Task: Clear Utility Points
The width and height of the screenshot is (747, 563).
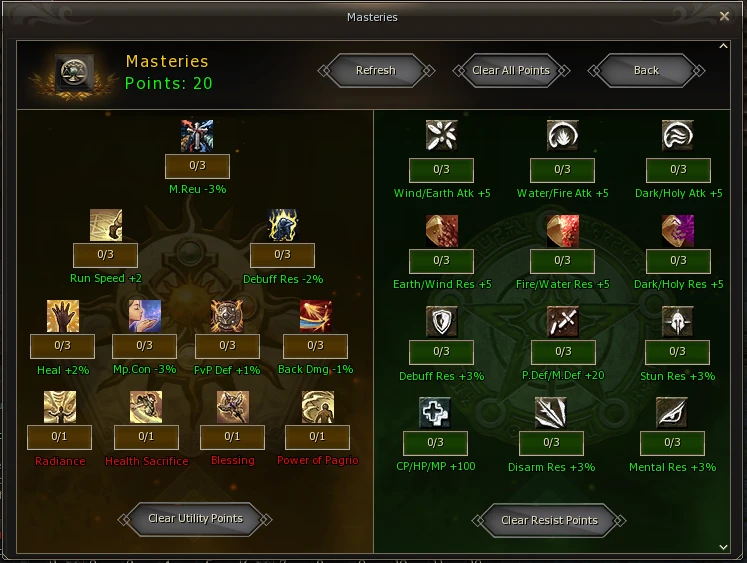Action: click(x=195, y=518)
